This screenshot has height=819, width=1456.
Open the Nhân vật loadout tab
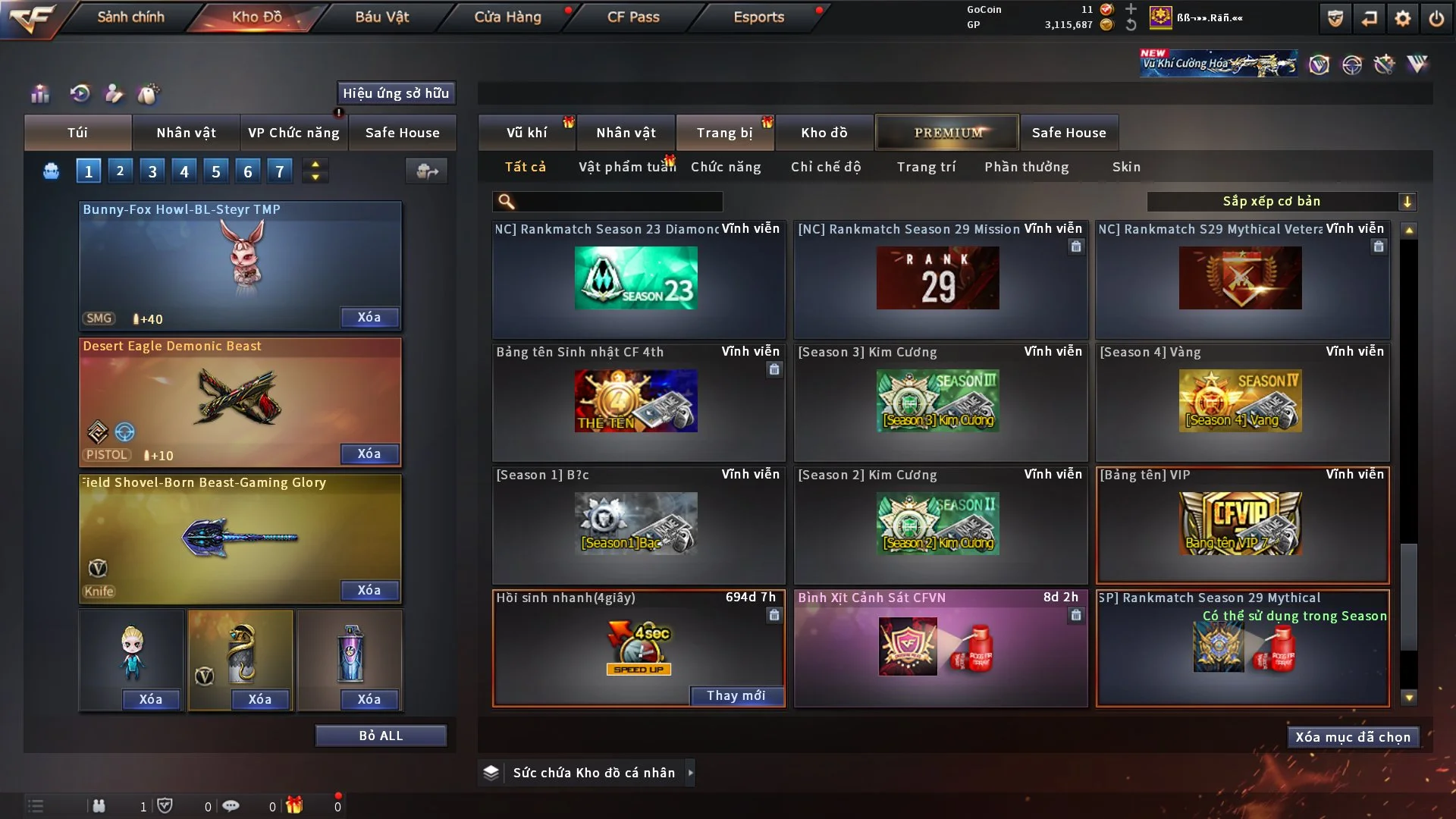click(186, 133)
